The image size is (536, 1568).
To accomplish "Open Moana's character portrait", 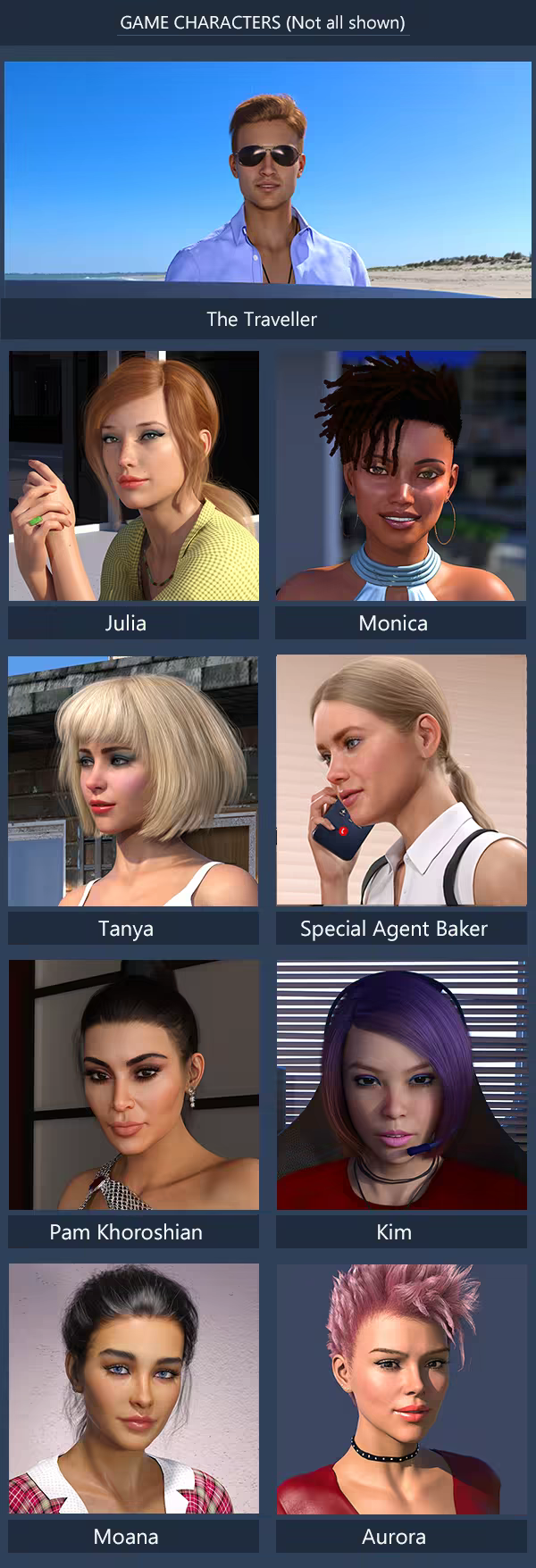I will (134, 1389).
